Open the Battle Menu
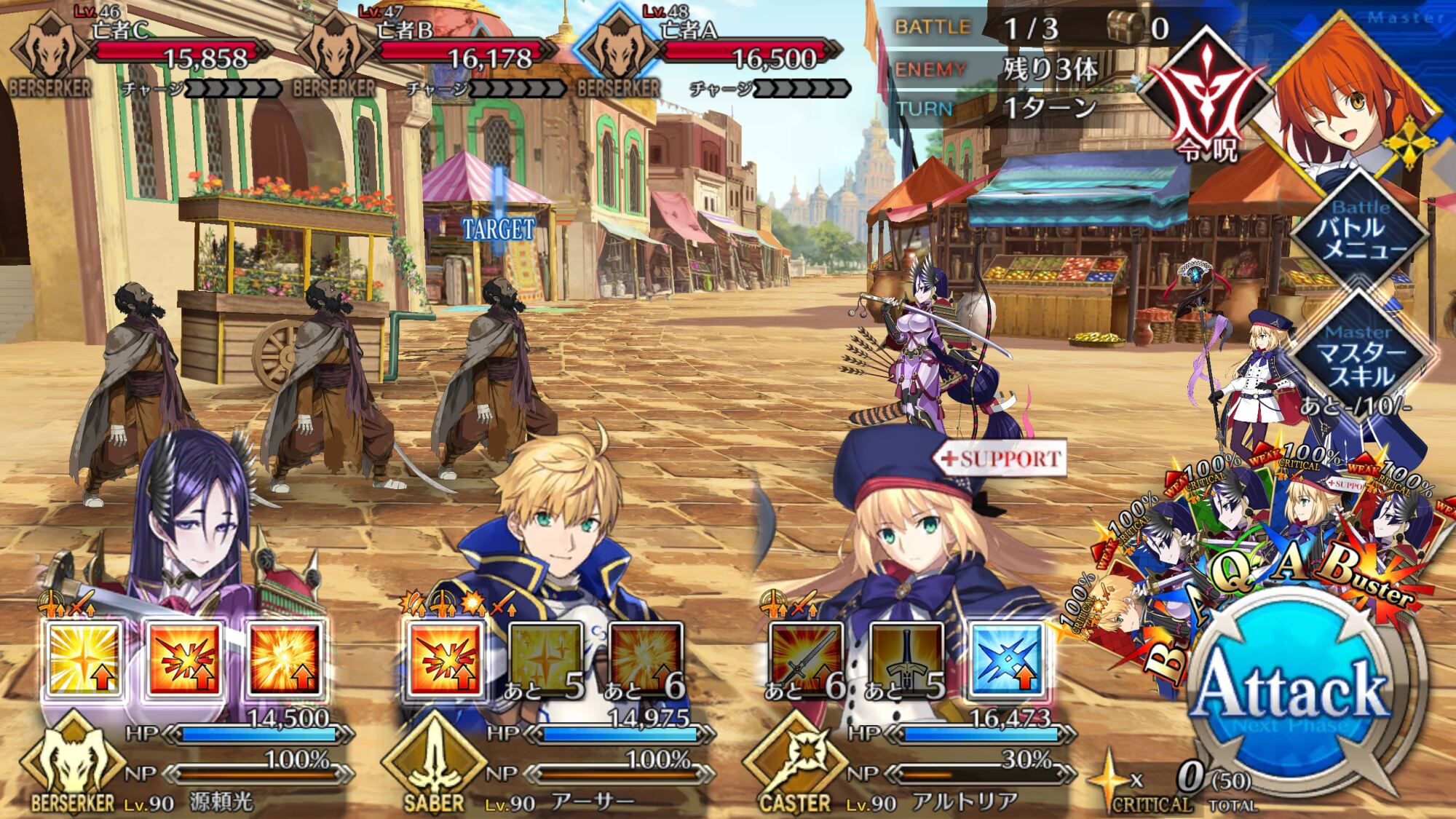The height and width of the screenshot is (819, 1456). (1359, 232)
